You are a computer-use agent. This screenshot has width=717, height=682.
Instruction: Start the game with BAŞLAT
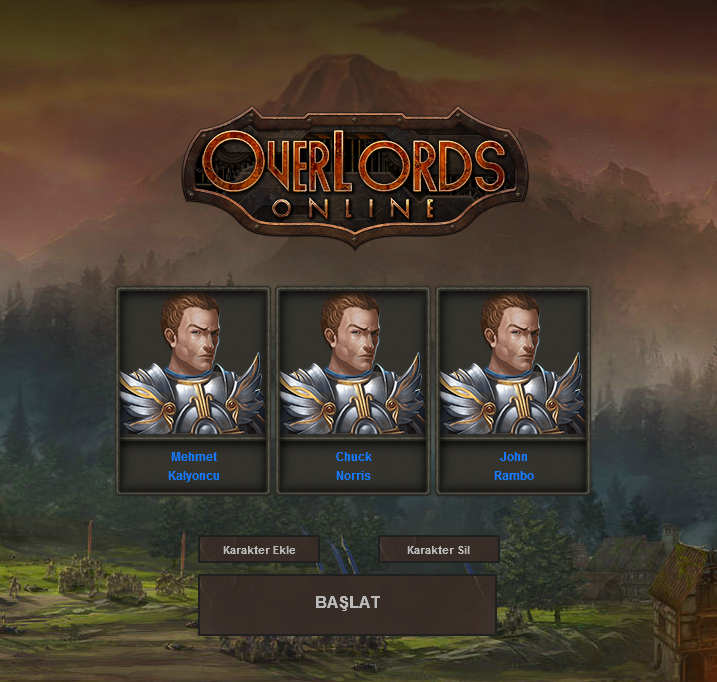[x=347, y=604]
